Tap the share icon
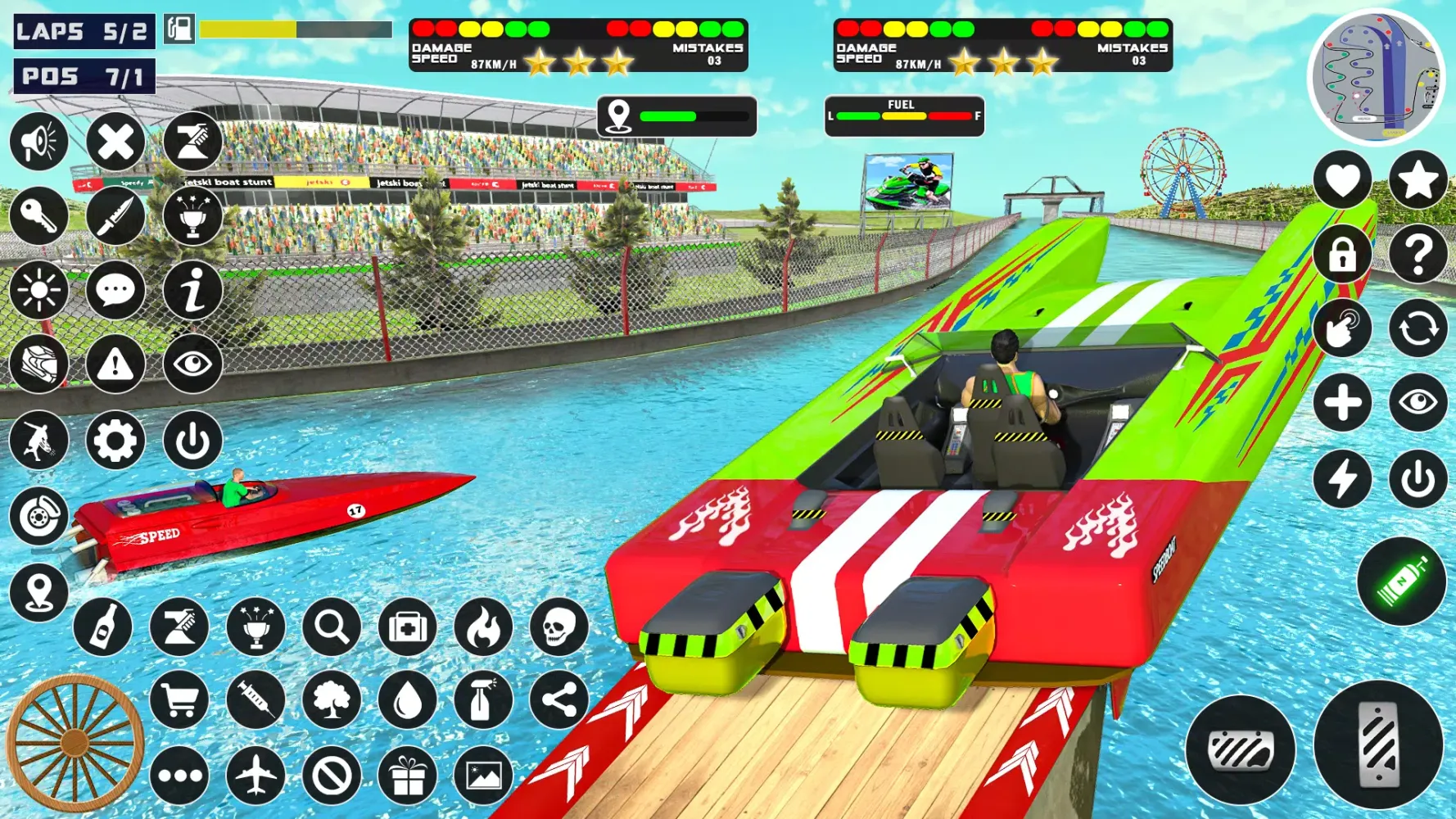1456x819 pixels. (x=559, y=700)
